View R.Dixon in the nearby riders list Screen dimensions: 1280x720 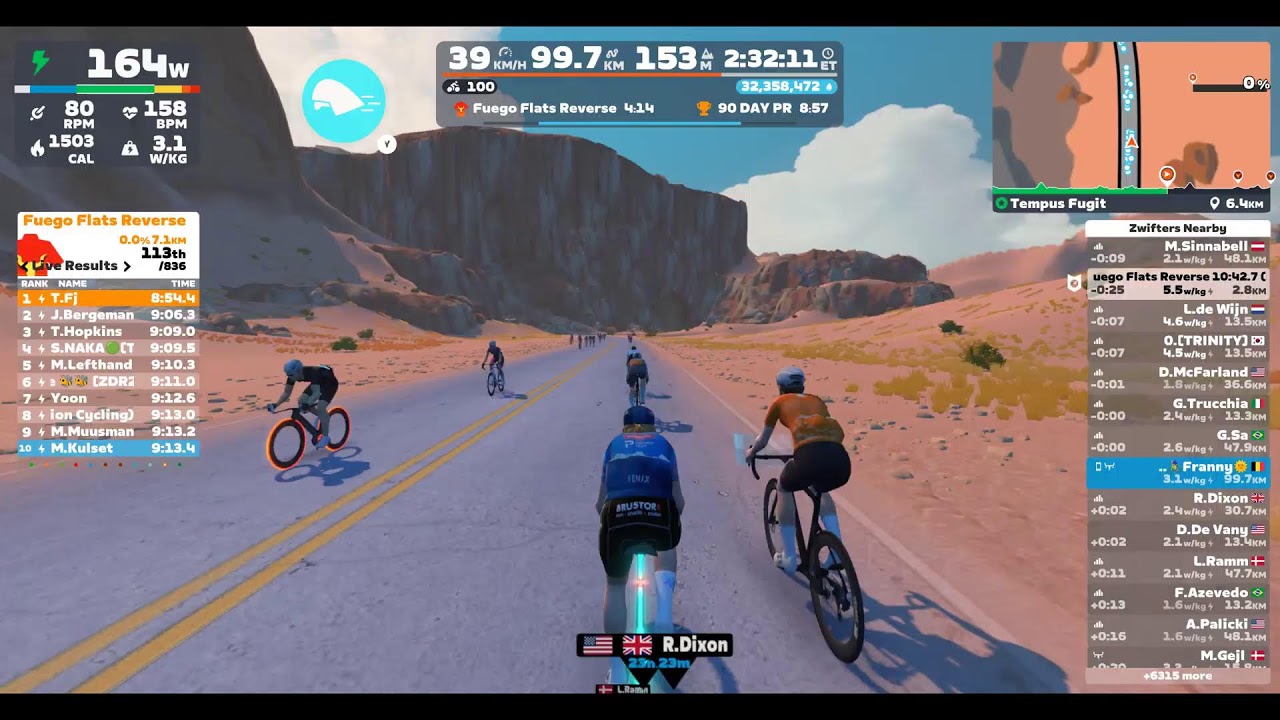1177,504
